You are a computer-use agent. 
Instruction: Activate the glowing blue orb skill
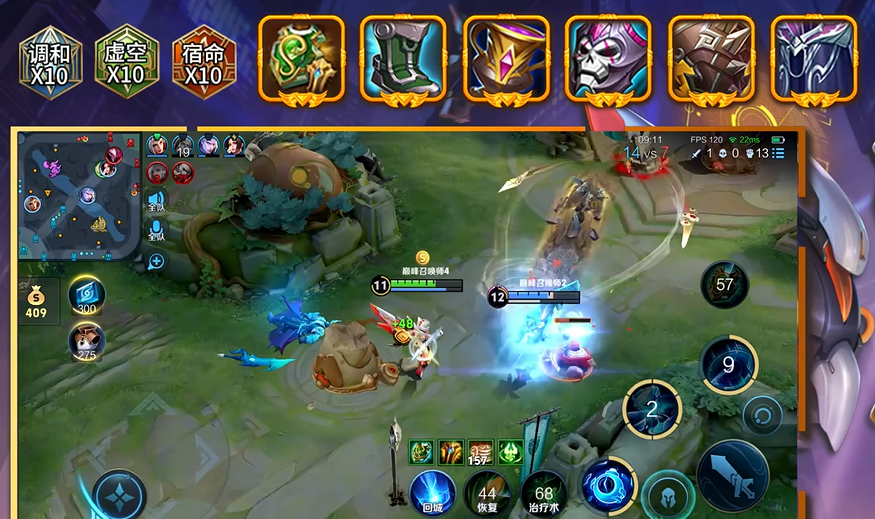606,482
